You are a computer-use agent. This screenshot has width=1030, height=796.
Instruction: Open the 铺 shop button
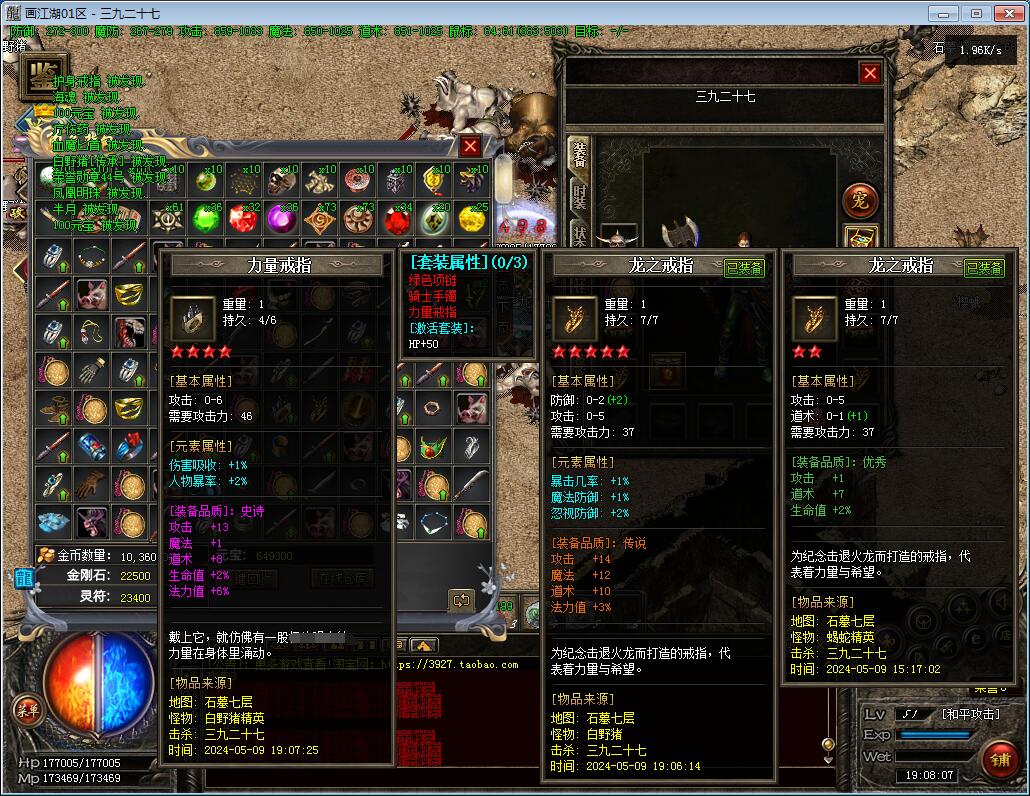tap(999, 759)
